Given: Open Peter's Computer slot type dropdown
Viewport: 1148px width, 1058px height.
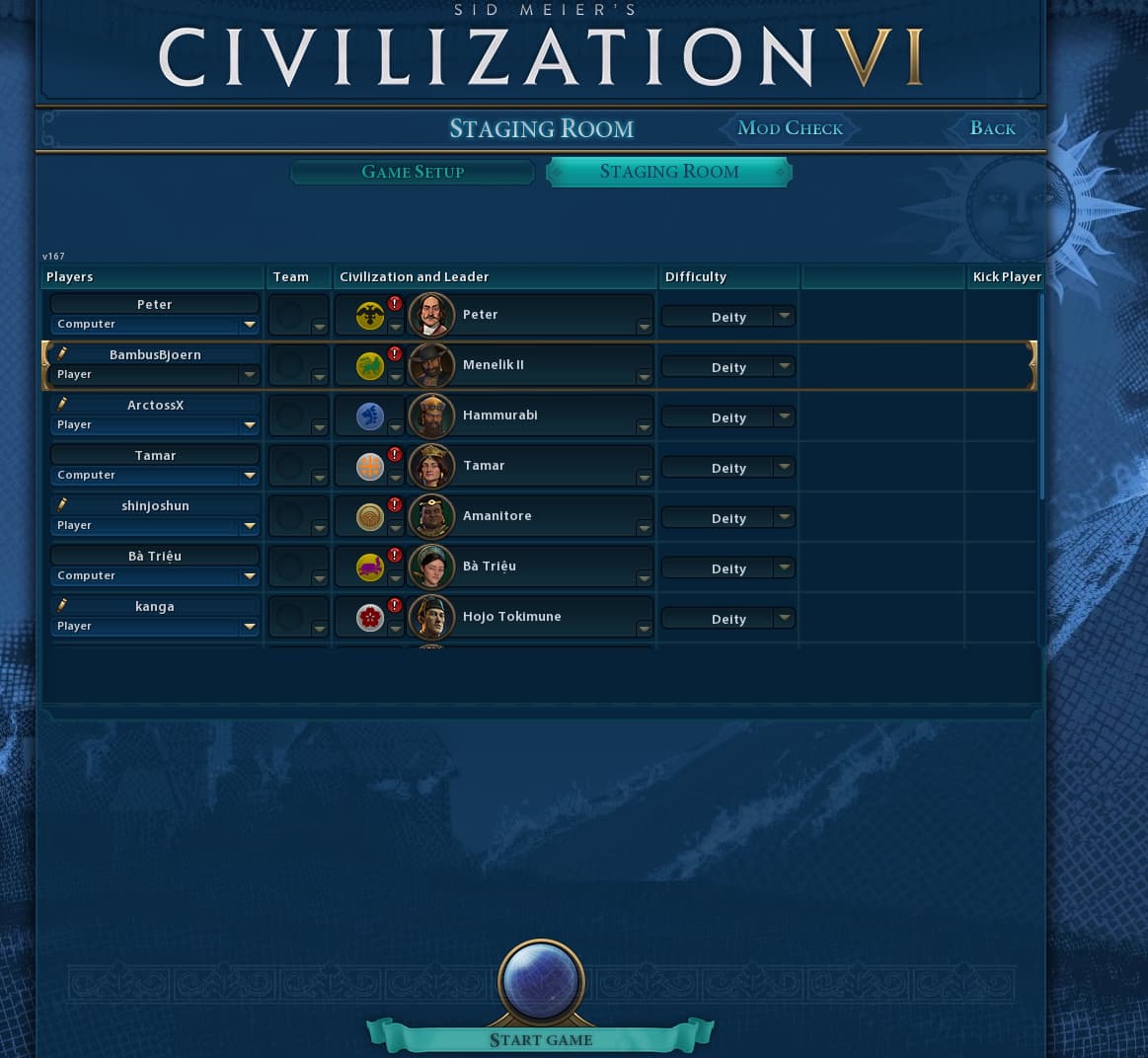Looking at the screenshot, I should tap(155, 325).
